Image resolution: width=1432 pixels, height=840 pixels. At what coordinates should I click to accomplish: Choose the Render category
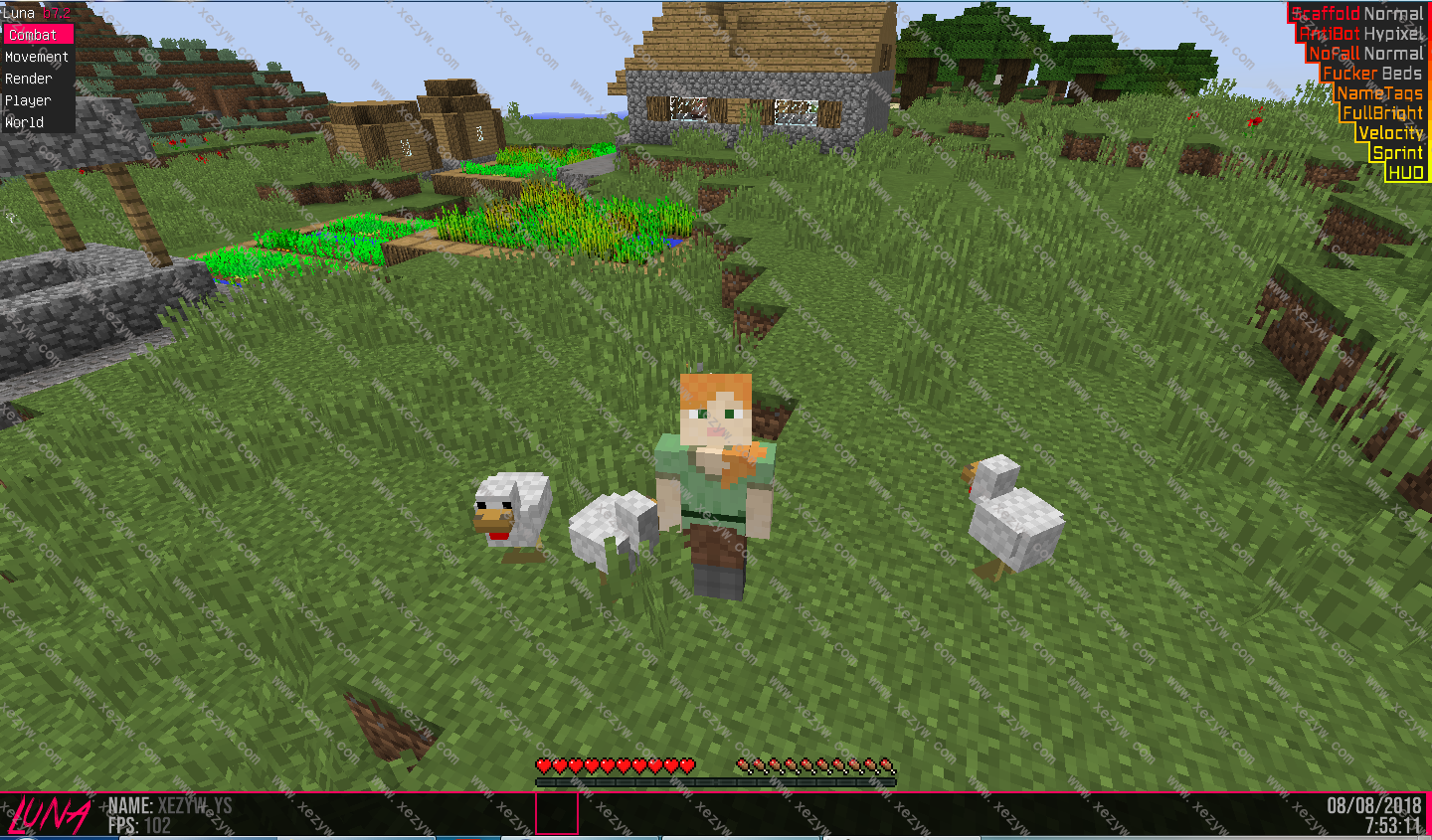29,79
